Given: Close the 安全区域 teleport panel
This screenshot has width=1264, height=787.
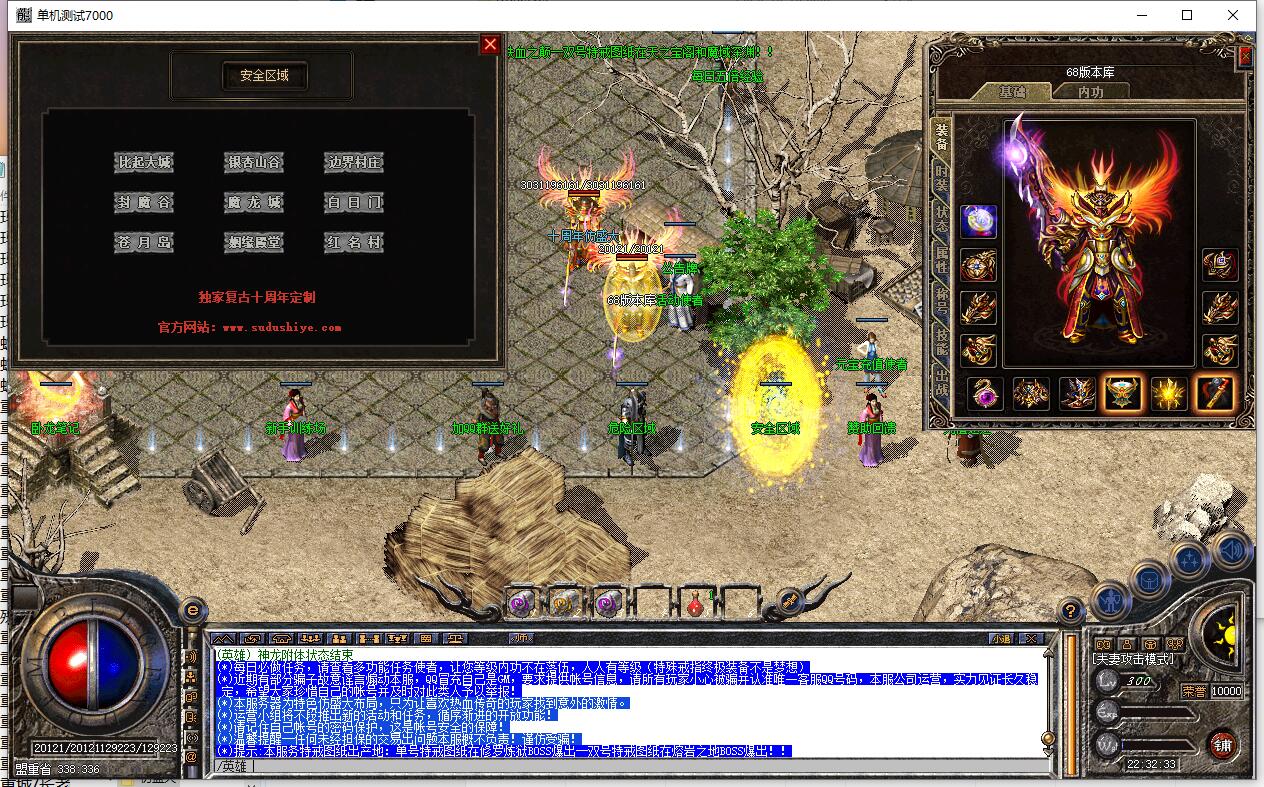Looking at the screenshot, I should pyautogui.click(x=490, y=44).
